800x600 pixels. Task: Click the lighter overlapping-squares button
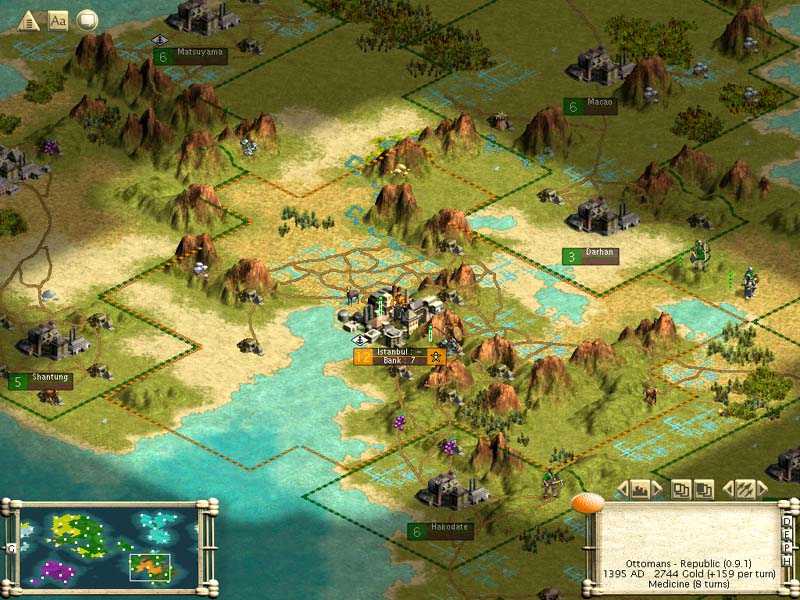coord(682,489)
